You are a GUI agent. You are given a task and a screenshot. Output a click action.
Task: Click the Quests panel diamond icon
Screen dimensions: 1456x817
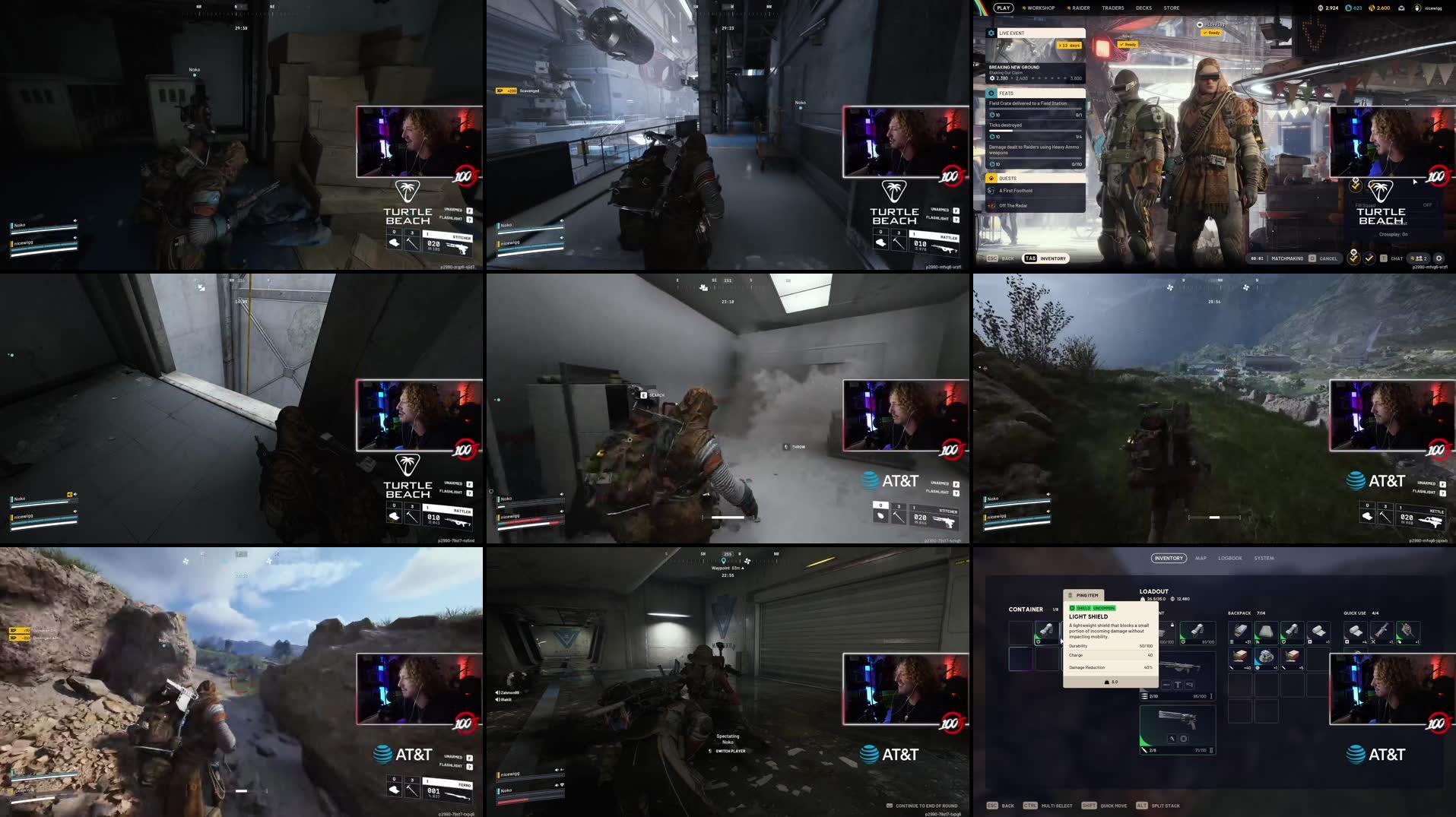point(990,178)
